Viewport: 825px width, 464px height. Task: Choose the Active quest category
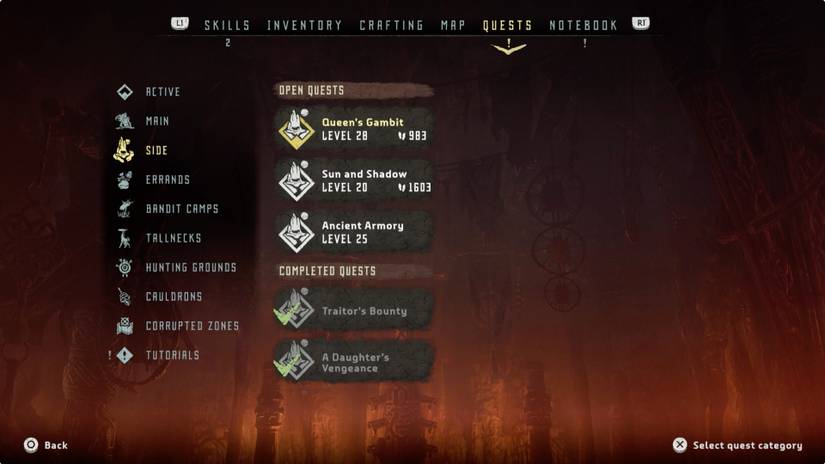coord(162,92)
